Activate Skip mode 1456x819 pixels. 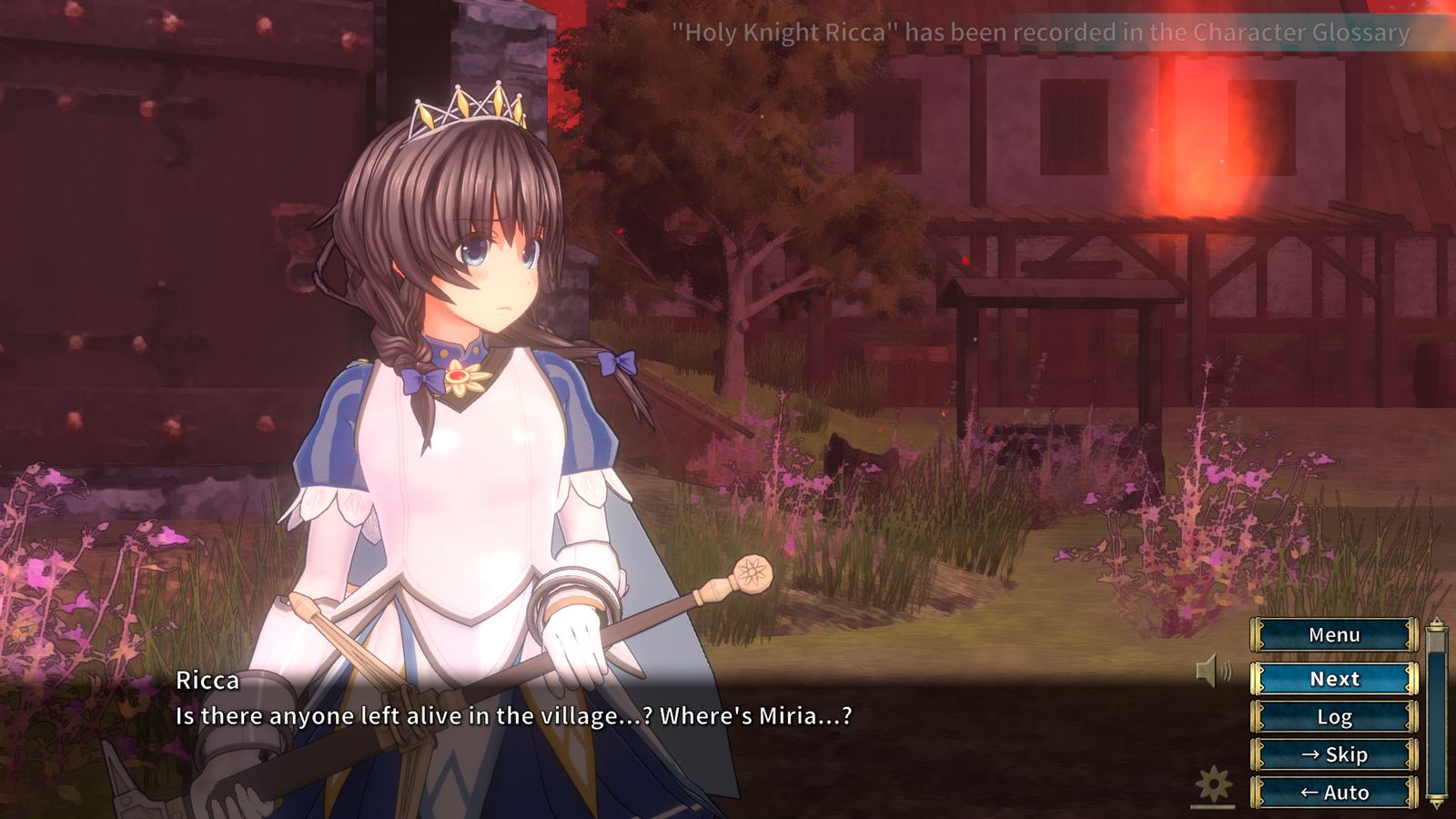click(1334, 754)
